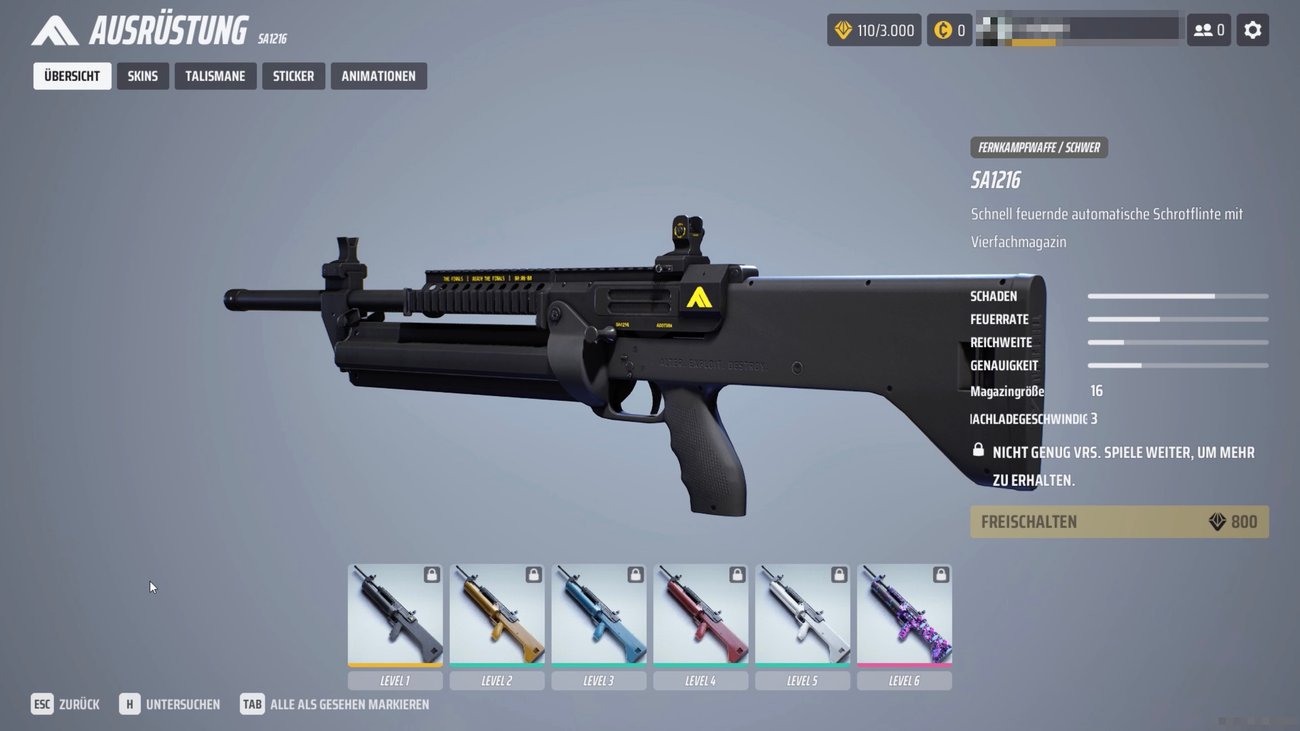Select the Sticker tab

[293, 76]
